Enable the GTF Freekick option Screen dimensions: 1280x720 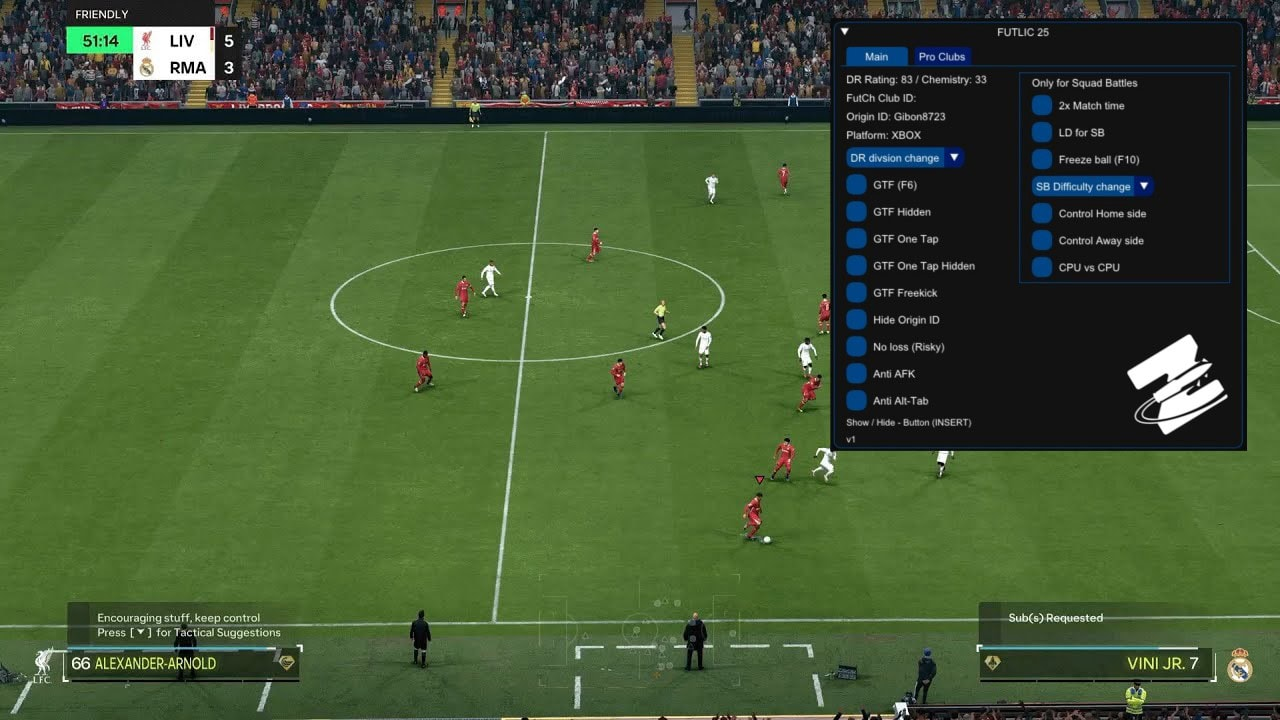[857, 293]
